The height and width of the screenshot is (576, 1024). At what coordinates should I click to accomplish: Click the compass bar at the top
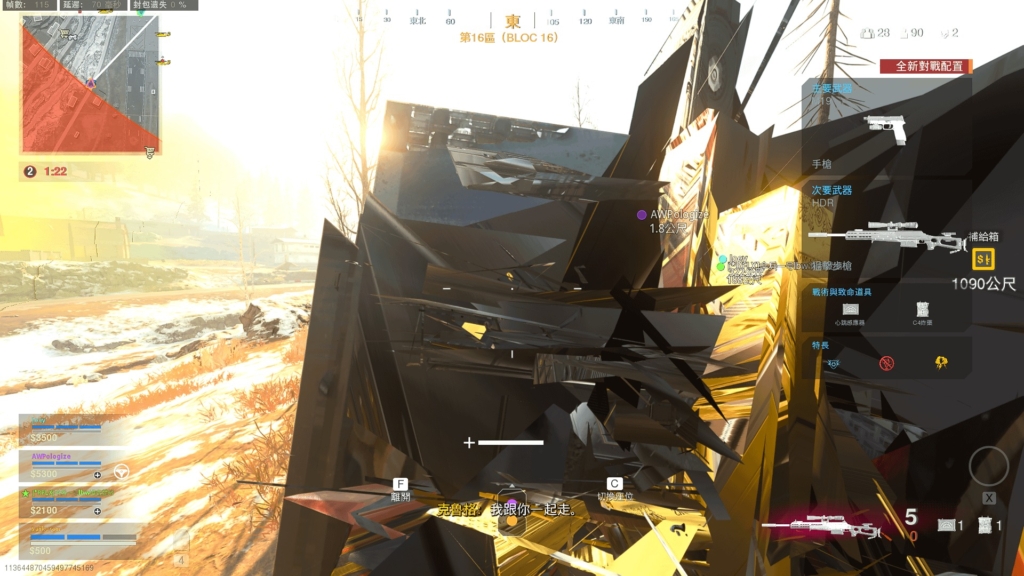pyautogui.click(x=512, y=20)
